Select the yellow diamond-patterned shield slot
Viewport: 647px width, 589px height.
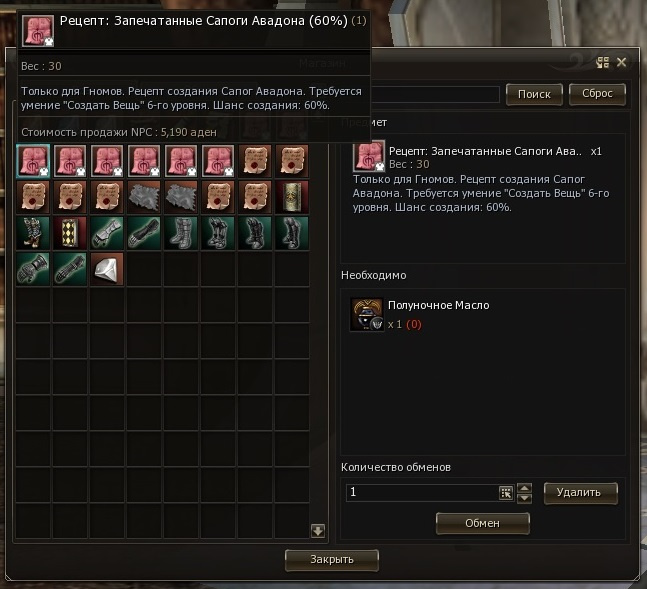click(x=70, y=233)
